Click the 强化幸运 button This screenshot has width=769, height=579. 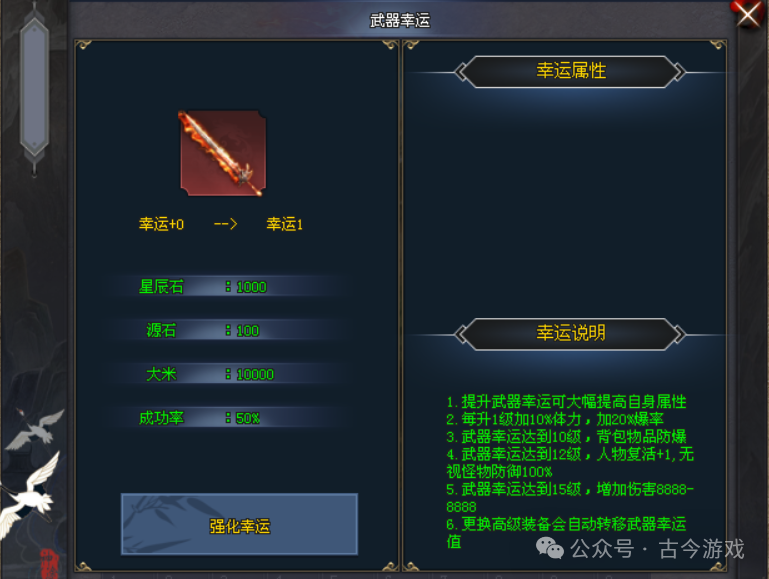(x=239, y=524)
